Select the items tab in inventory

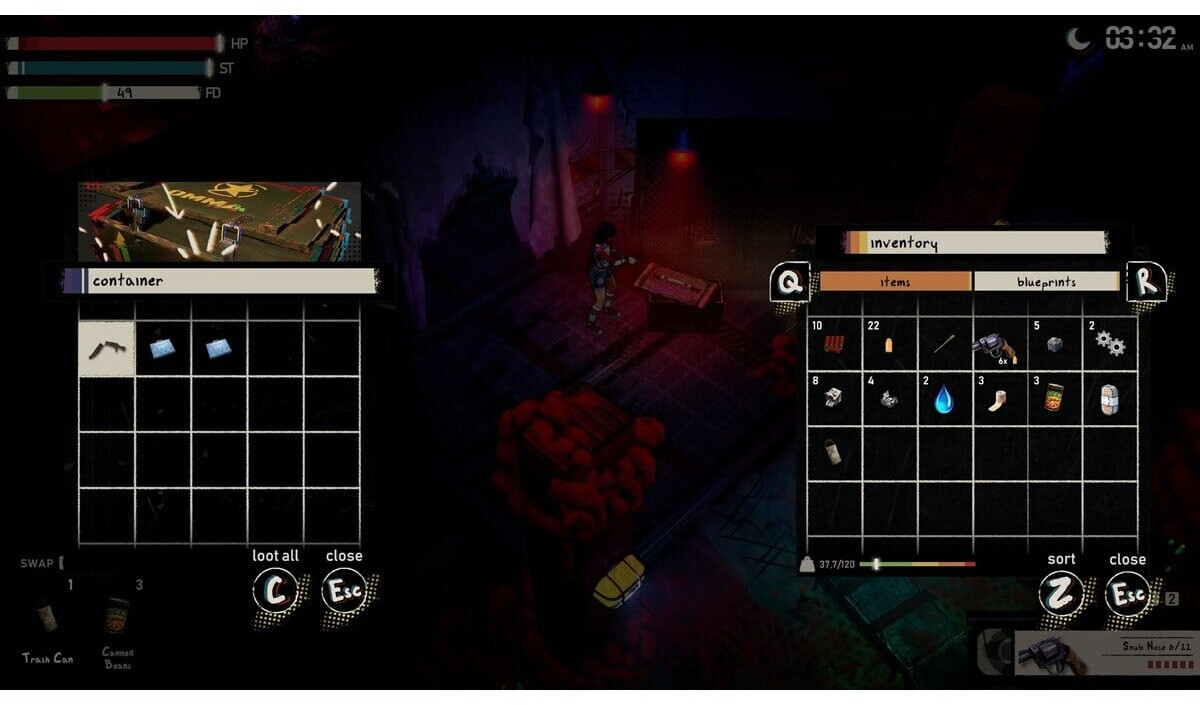pos(895,282)
